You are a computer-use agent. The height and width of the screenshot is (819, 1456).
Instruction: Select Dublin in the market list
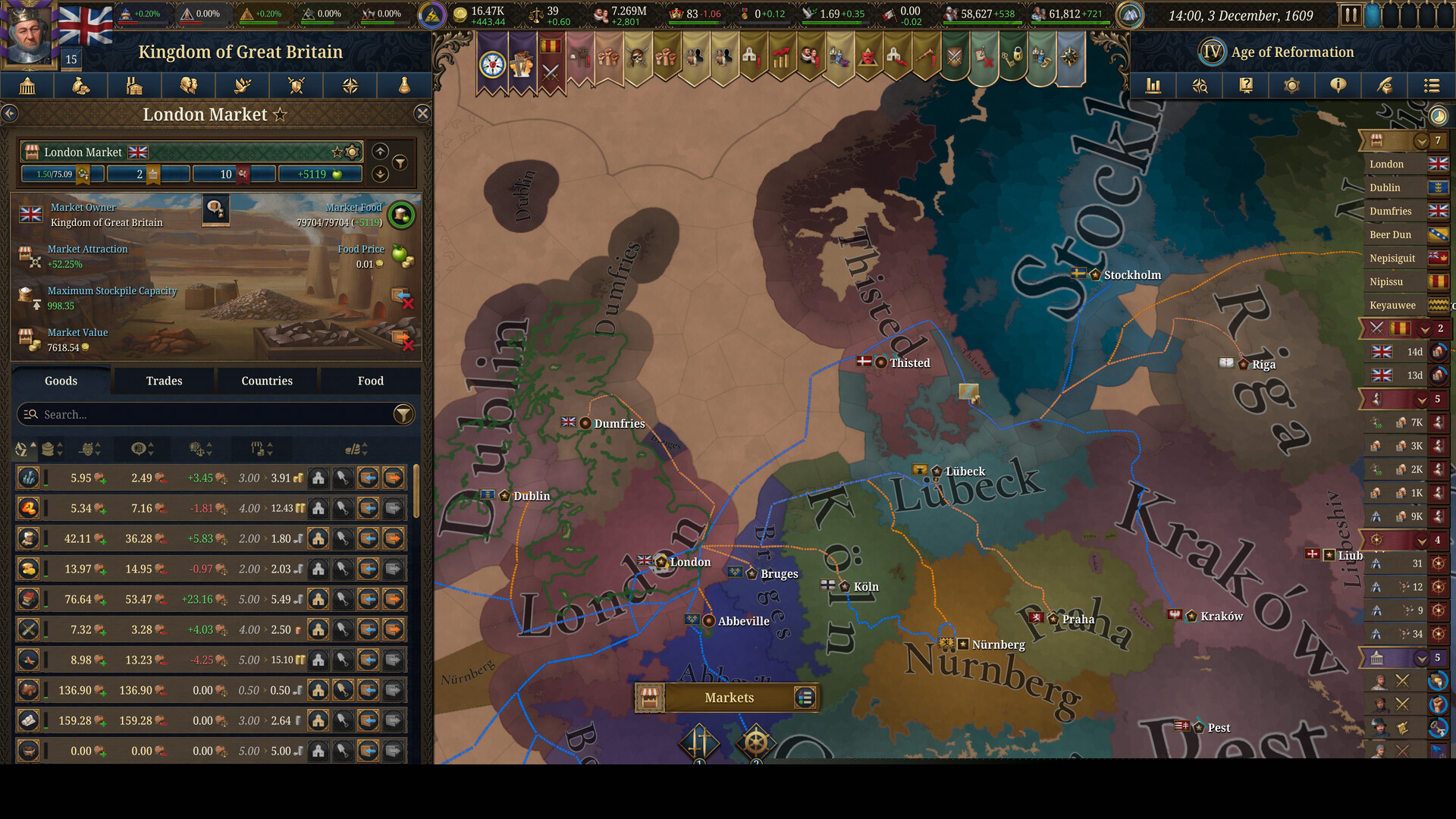(x=1385, y=187)
